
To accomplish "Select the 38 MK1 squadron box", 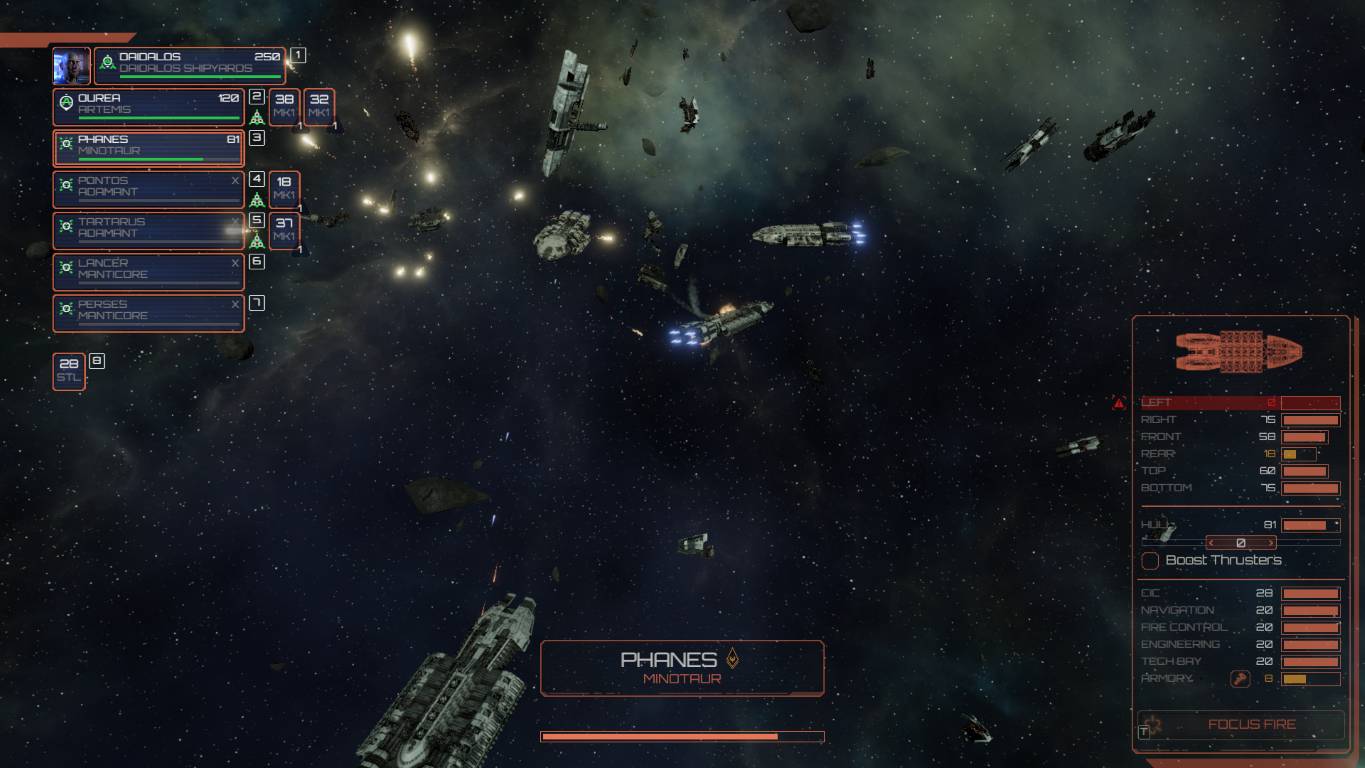I will pyautogui.click(x=284, y=107).
